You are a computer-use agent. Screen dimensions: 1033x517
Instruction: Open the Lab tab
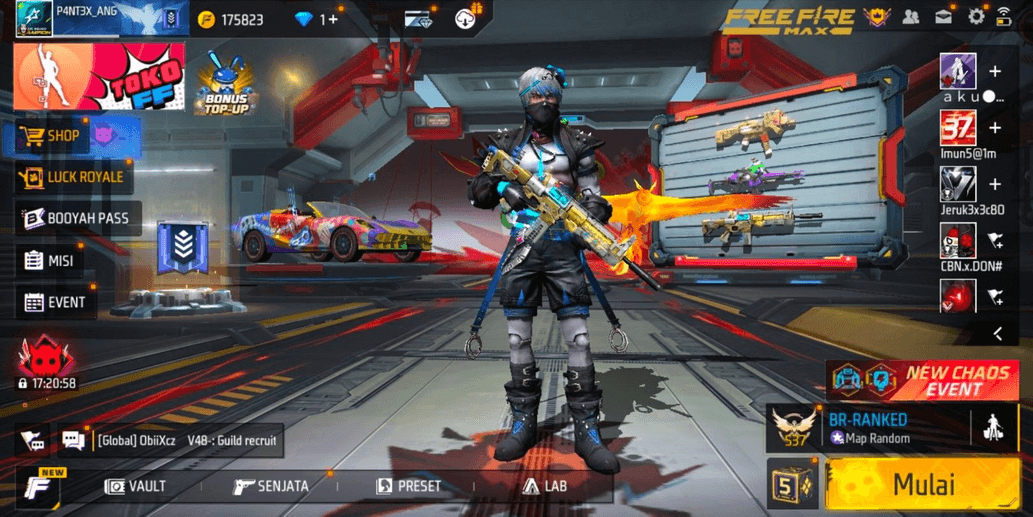click(x=545, y=487)
